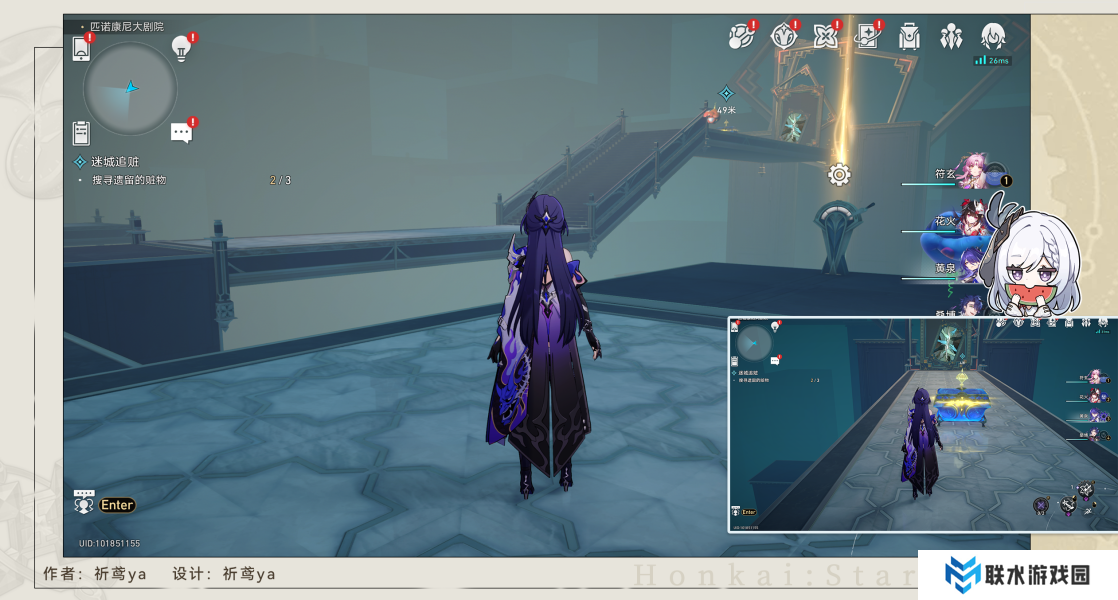Open the round emblem icon beside the flower icon

(782, 37)
